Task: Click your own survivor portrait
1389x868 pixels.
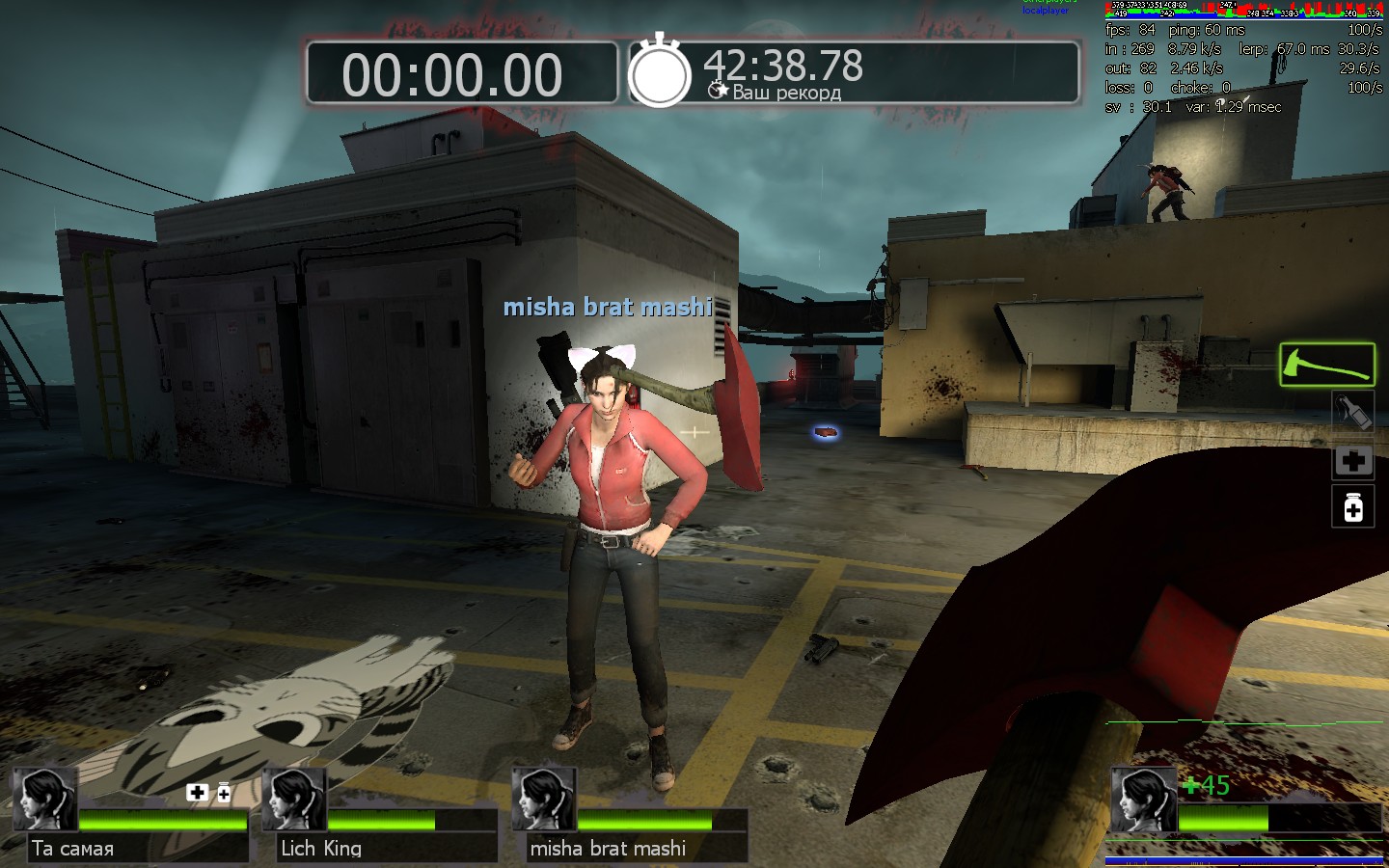Action: coord(1143,800)
